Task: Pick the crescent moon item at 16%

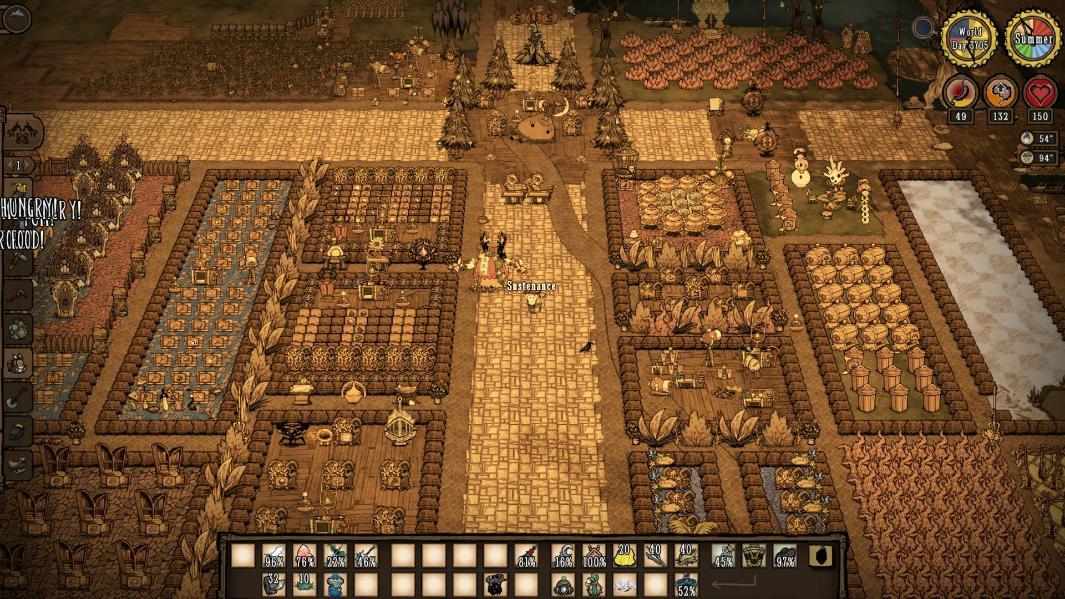Action: (x=564, y=556)
